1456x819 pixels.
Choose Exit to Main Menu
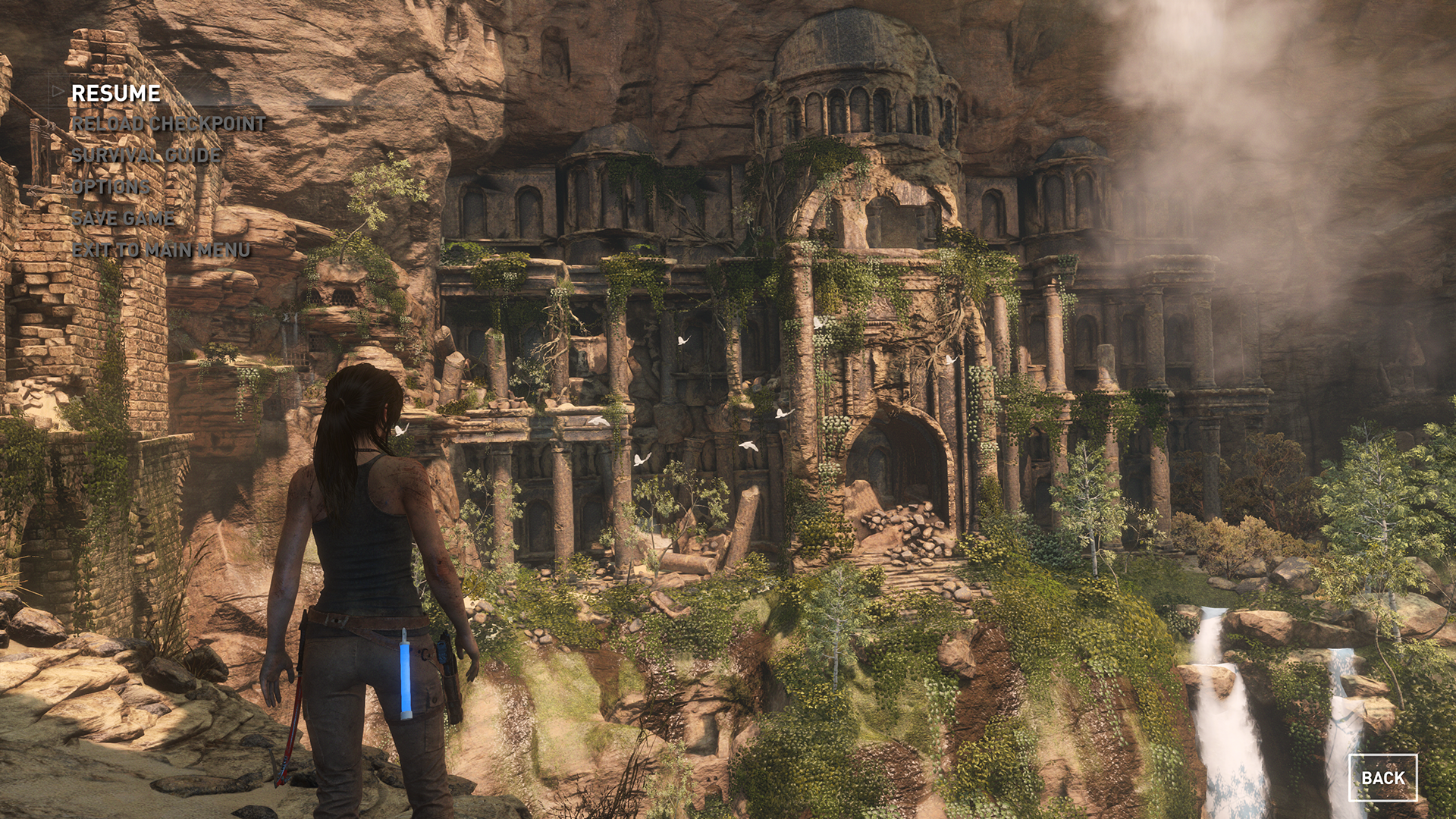coord(161,249)
